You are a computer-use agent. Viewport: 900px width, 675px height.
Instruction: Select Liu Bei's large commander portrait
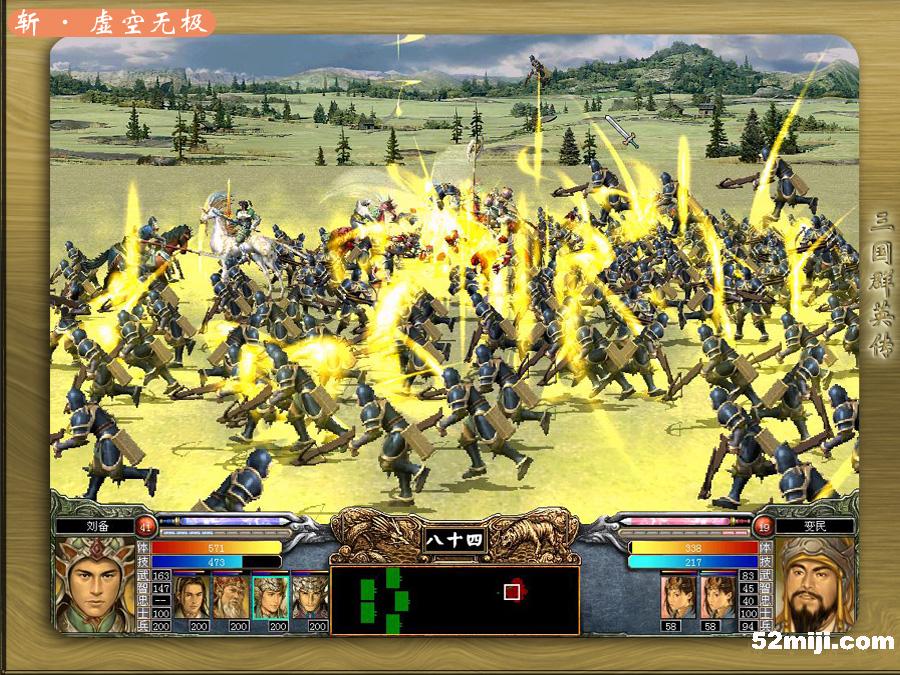coord(94,585)
